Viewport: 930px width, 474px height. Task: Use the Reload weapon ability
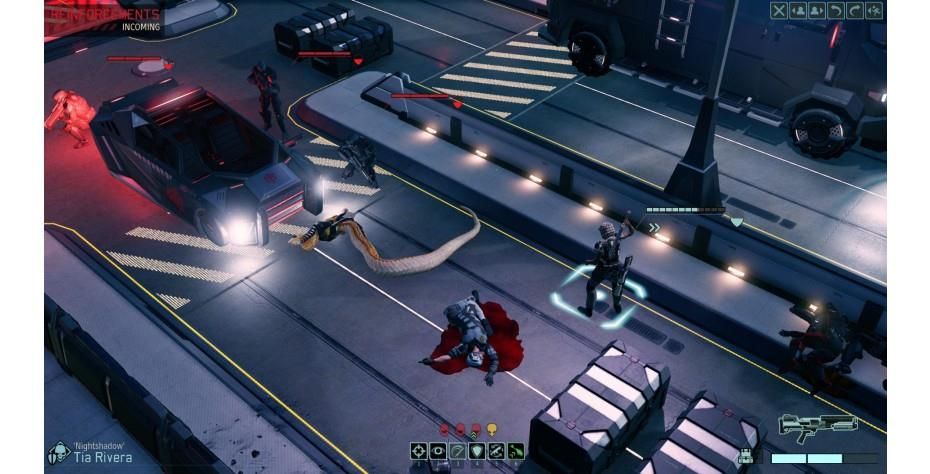(x=496, y=451)
